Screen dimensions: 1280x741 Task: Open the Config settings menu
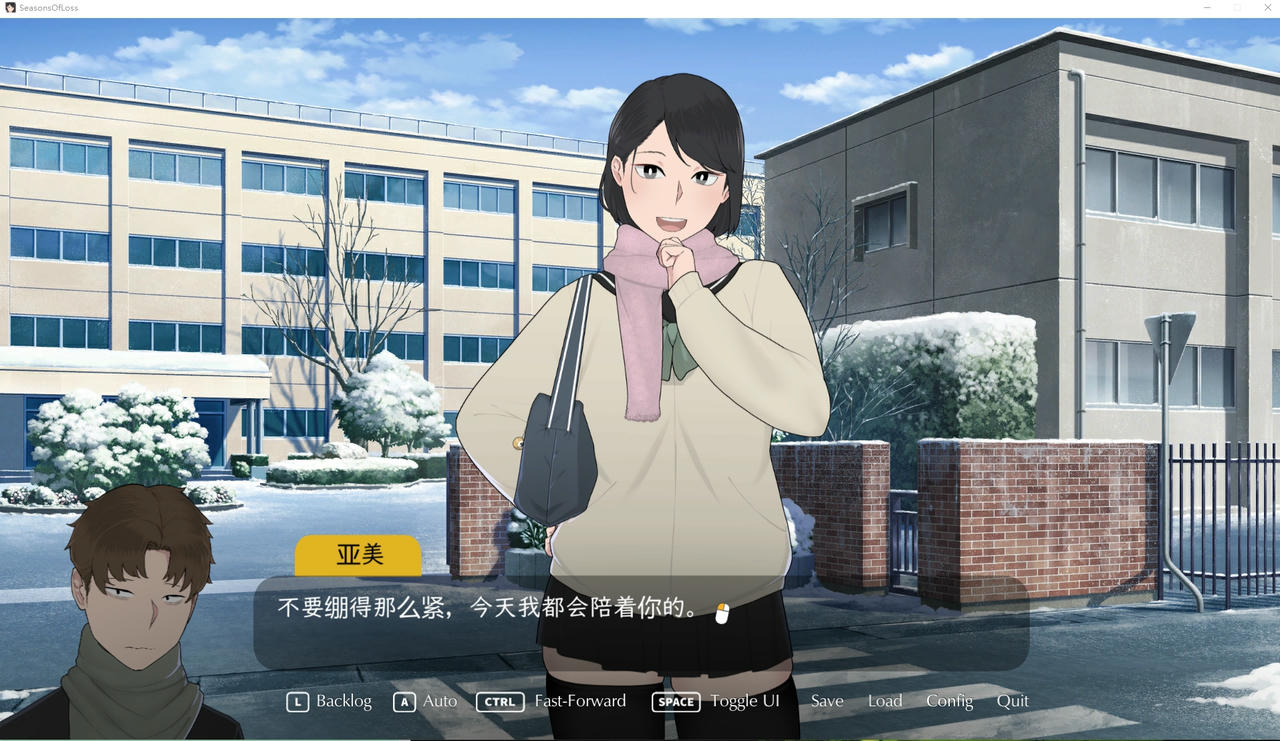(949, 702)
